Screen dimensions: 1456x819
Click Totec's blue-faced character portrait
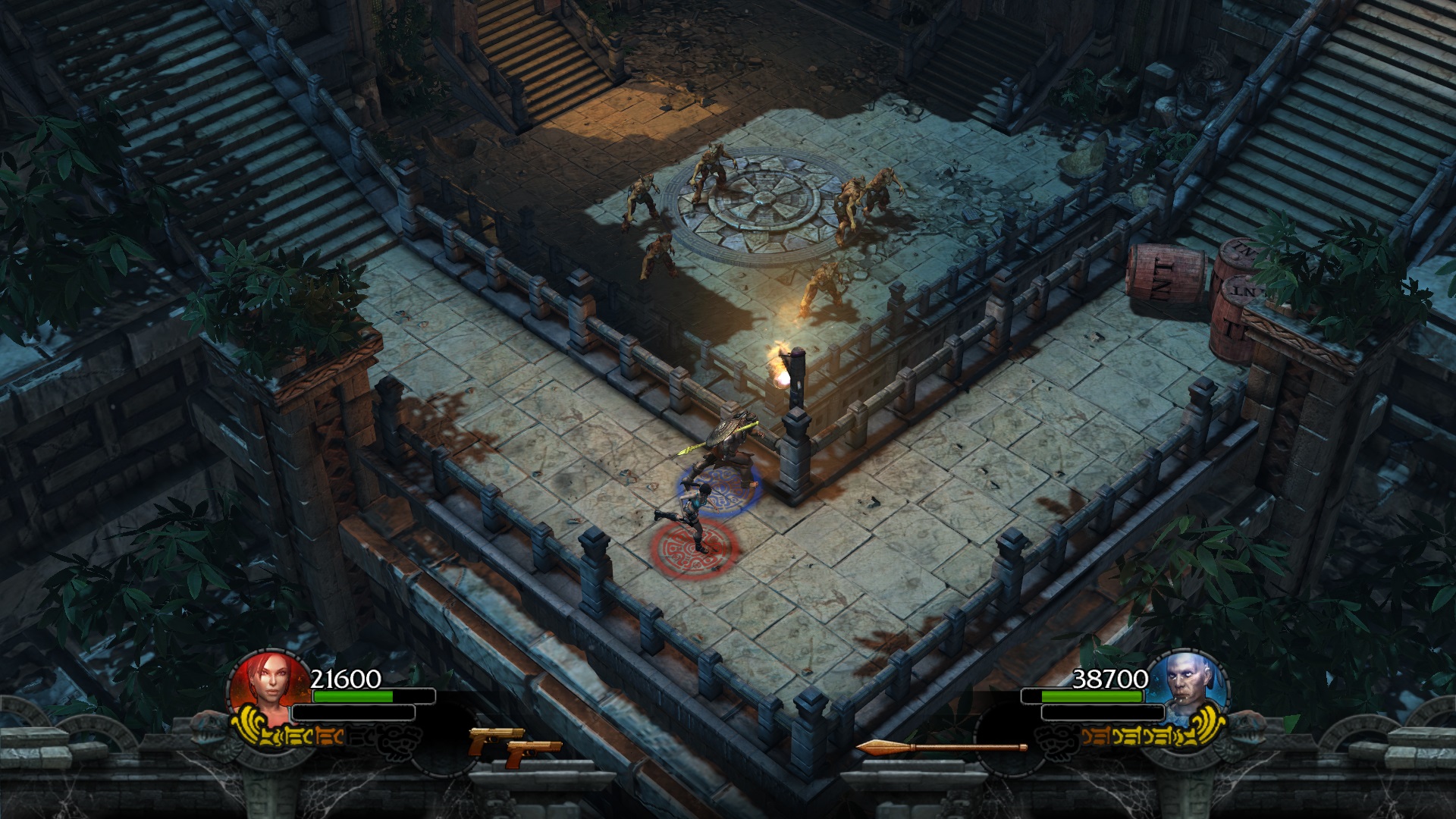click(1188, 684)
